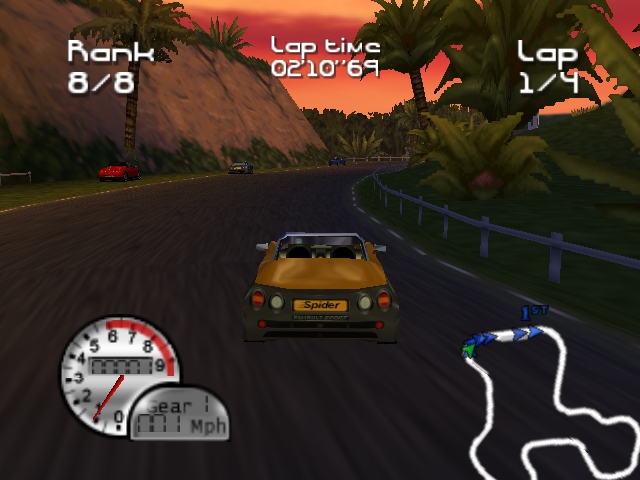Click the green player arrow on minimap
The width and height of the screenshot is (640, 480).
tap(468, 349)
